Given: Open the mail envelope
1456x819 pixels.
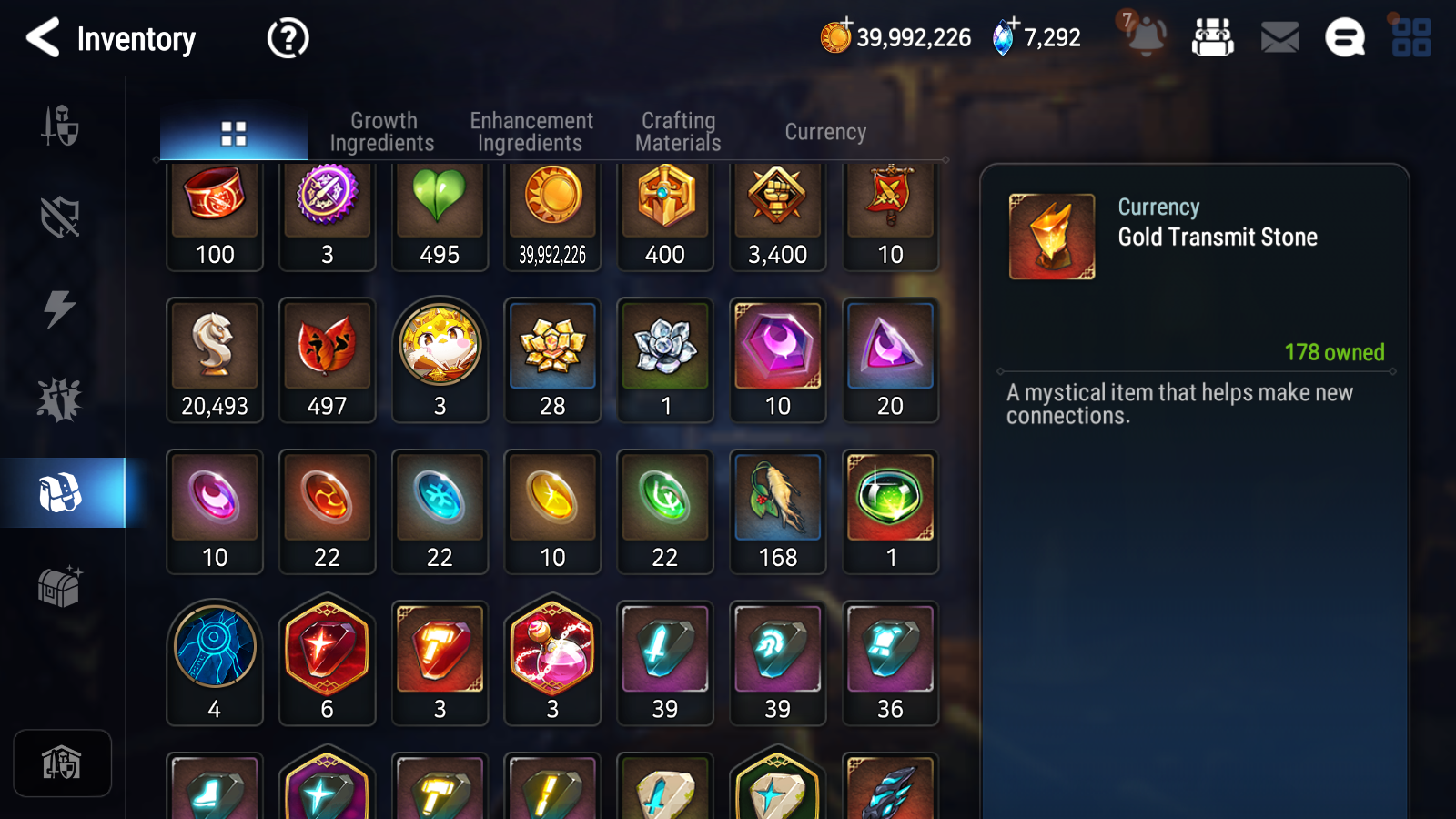Looking at the screenshot, I should 1279,38.
